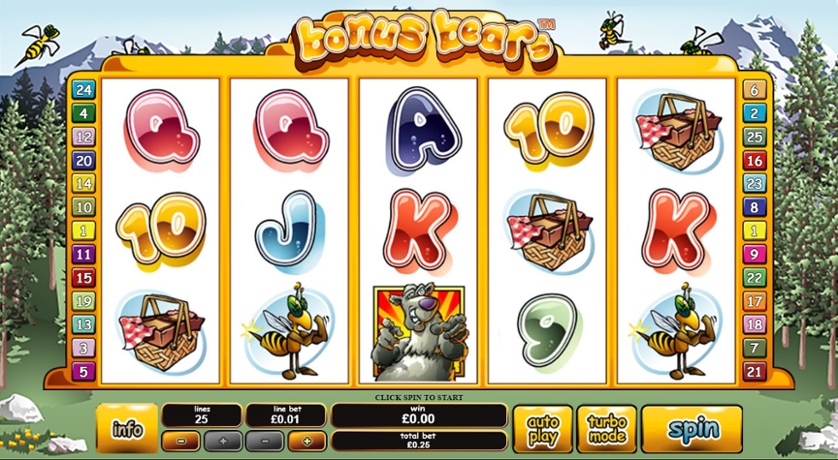
Task: Select payline marker 24
Action: coord(84,91)
